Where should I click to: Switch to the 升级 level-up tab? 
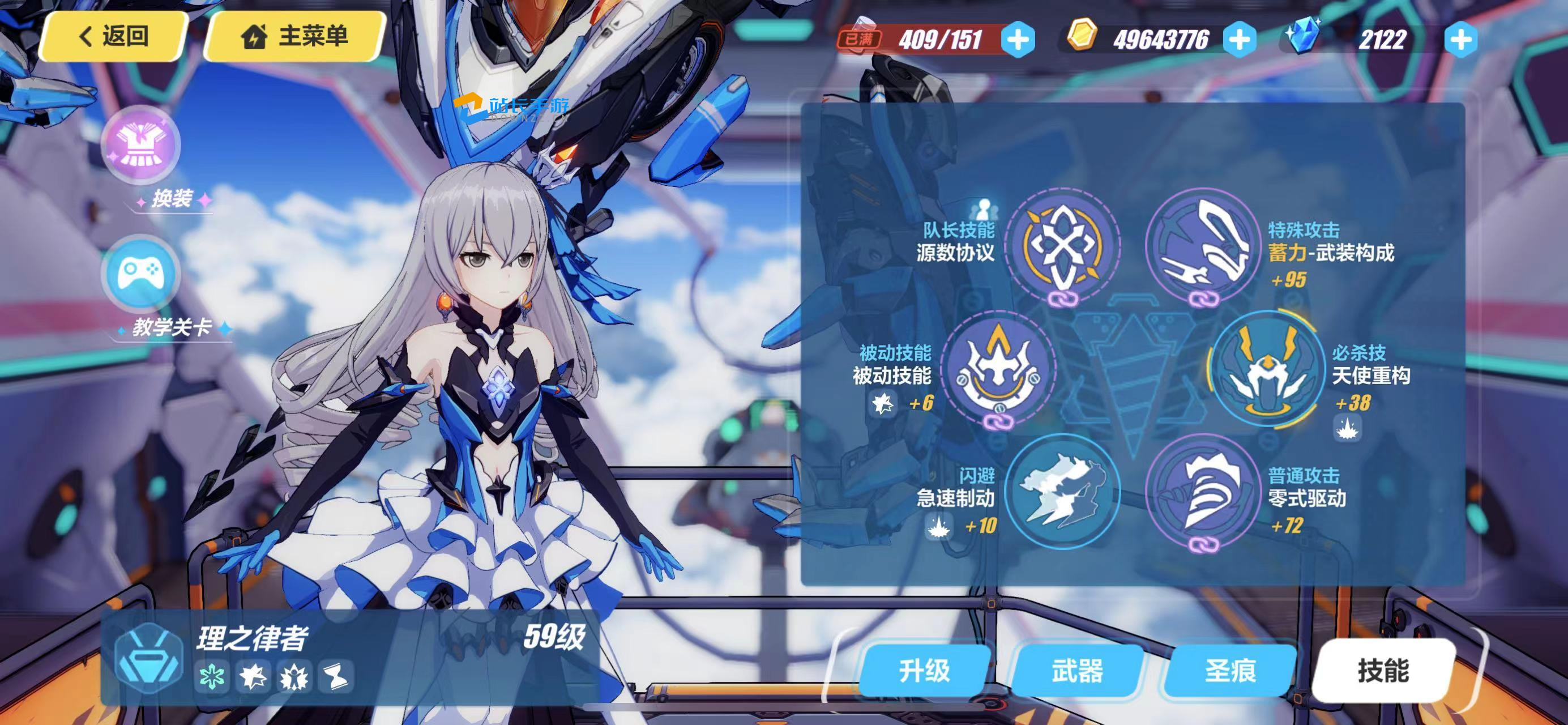point(924,671)
